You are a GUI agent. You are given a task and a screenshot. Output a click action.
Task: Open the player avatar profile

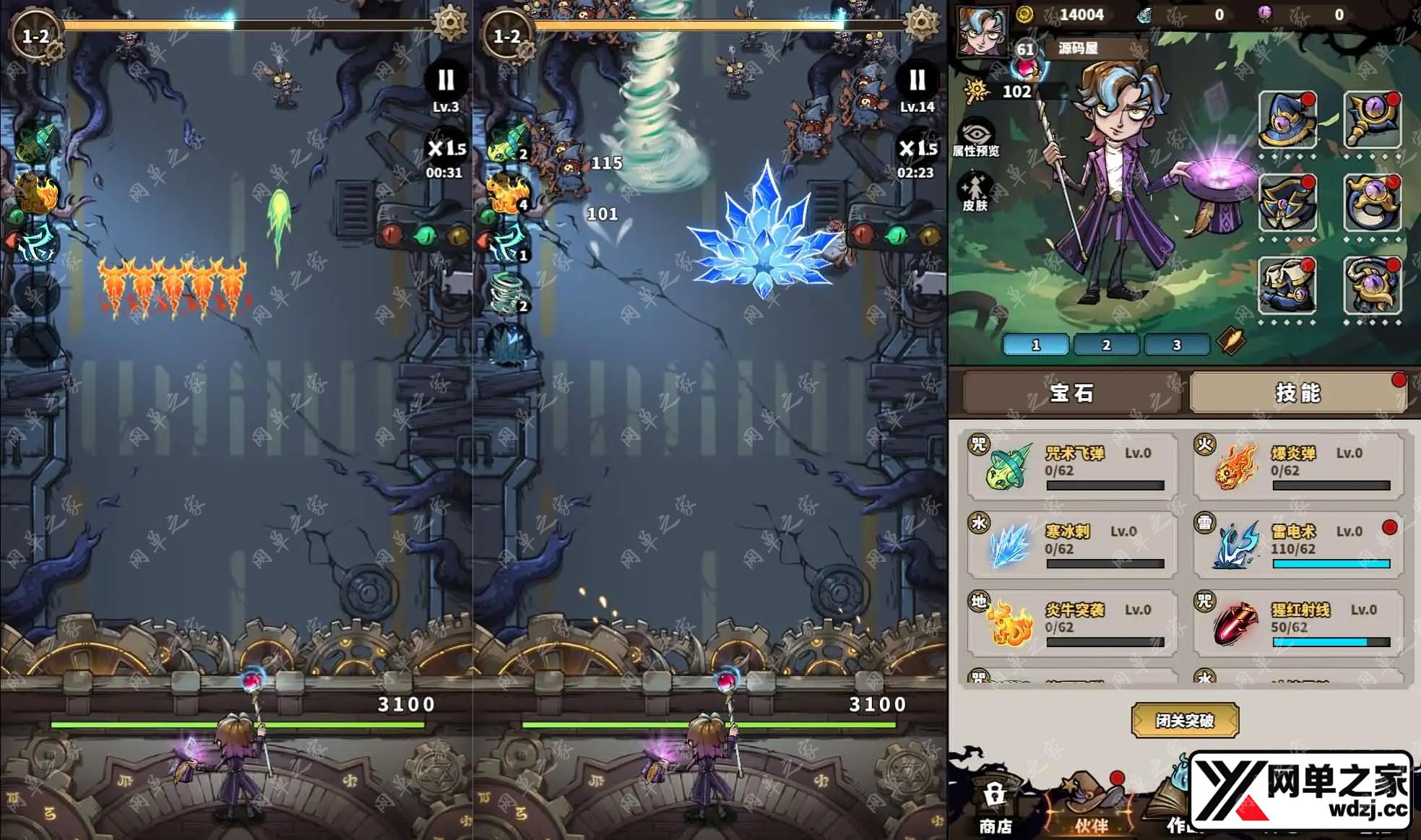tap(981, 30)
